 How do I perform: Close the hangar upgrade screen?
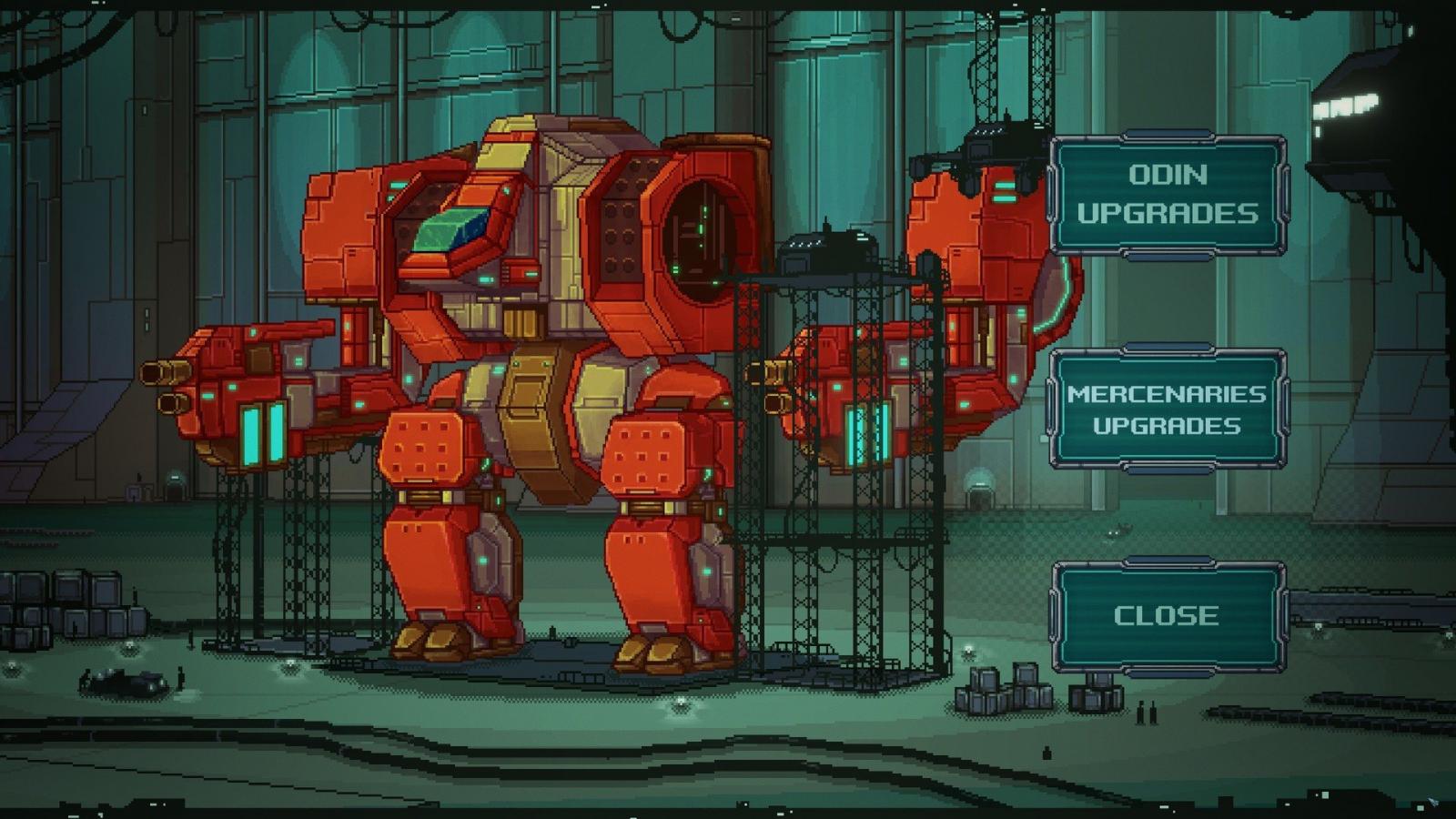1168,616
